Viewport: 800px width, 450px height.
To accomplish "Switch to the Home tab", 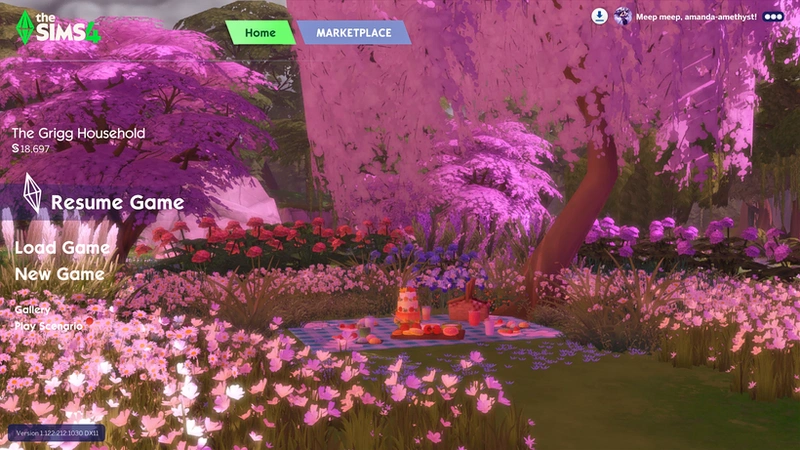I will click(x=260, y=33).
